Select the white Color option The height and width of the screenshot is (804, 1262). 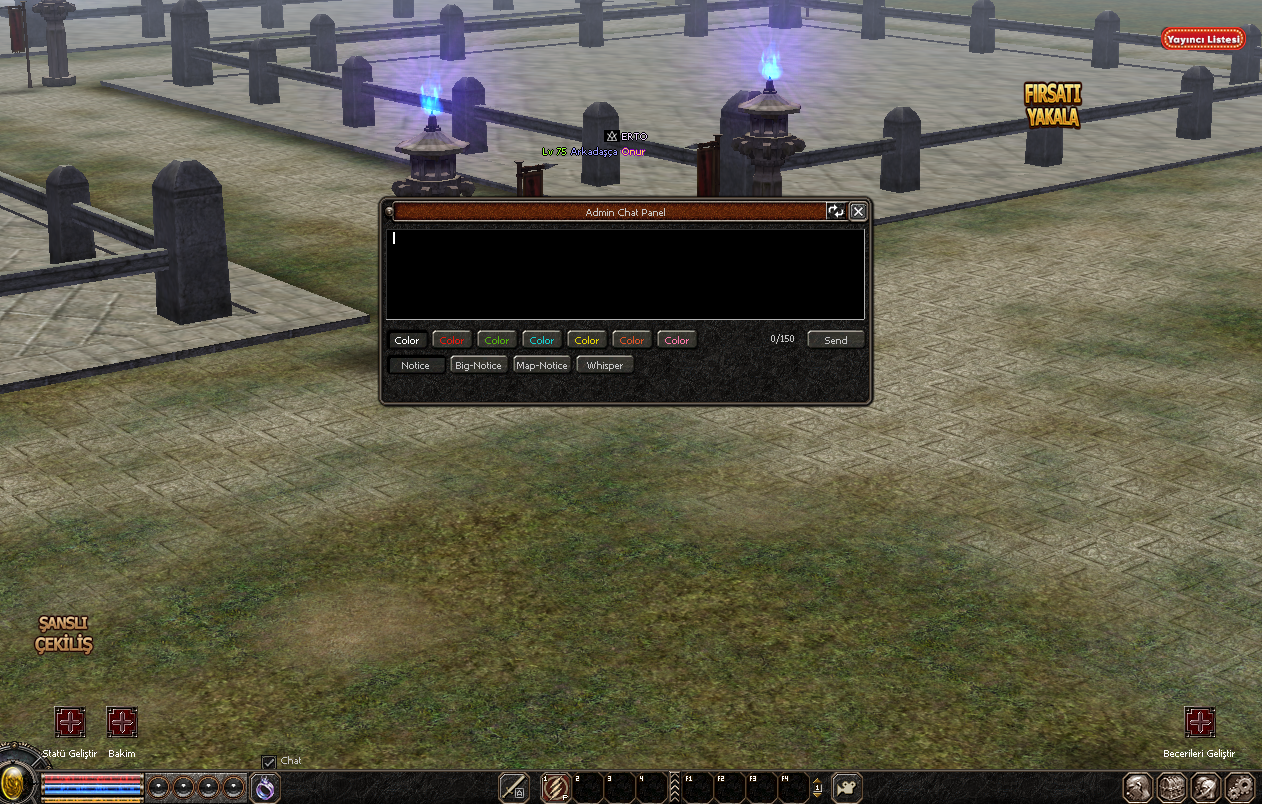tap(407, 340)
